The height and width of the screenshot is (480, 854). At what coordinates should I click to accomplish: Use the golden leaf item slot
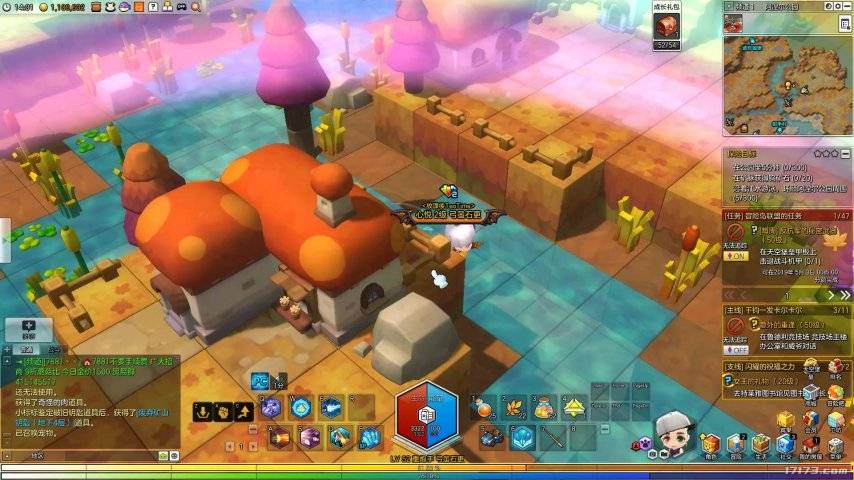[515, 407]
